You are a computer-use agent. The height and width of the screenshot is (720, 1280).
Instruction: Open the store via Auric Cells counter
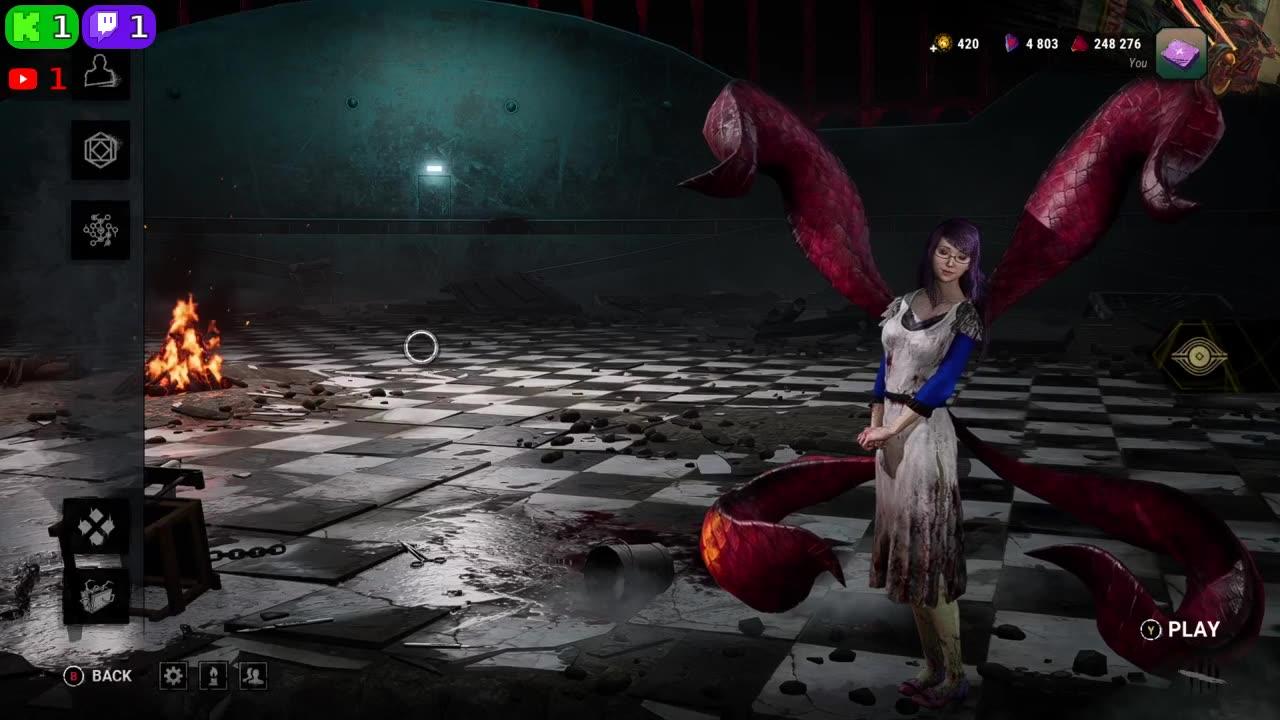click(955, 43)
